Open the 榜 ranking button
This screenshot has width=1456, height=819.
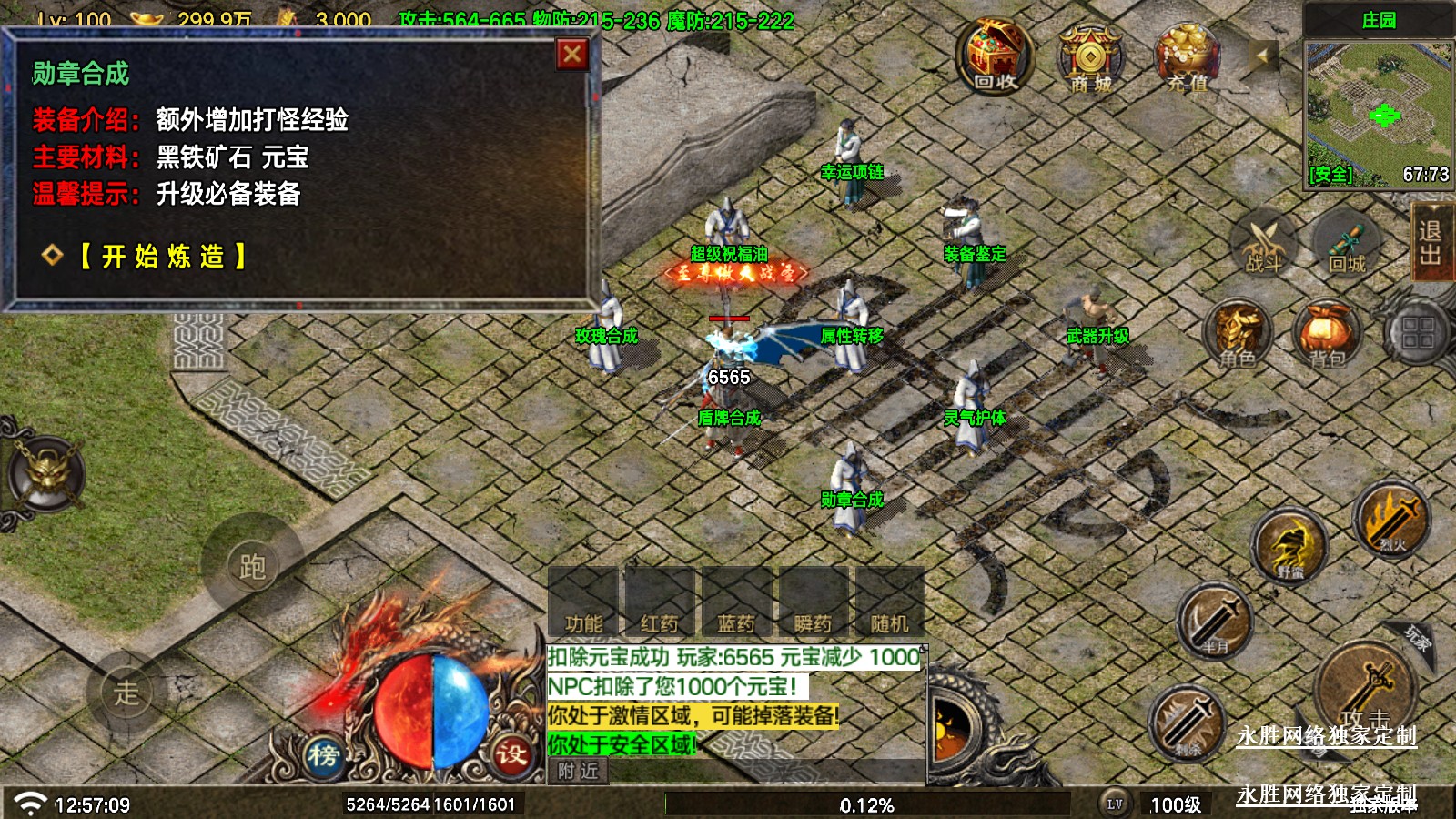point(323,754)
